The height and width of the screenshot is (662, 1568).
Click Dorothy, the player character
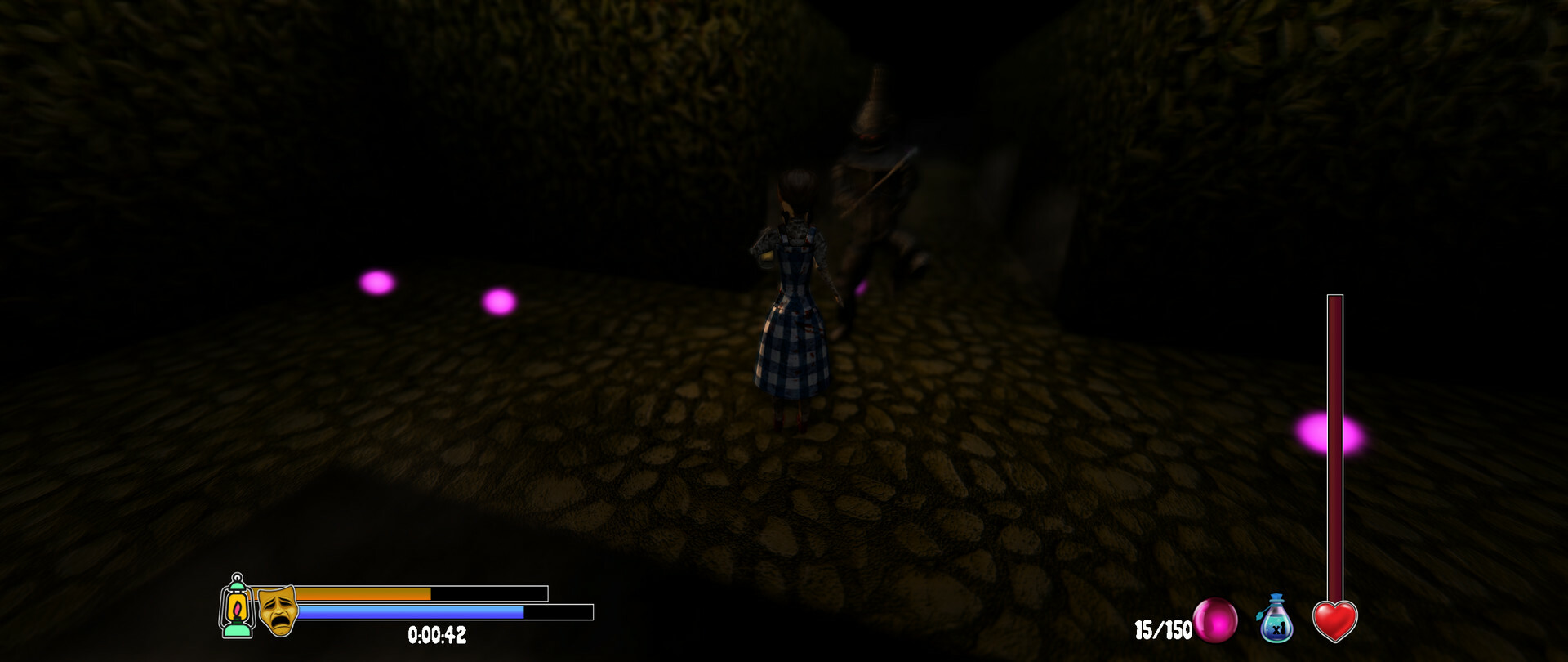click(x=794, y=294)
